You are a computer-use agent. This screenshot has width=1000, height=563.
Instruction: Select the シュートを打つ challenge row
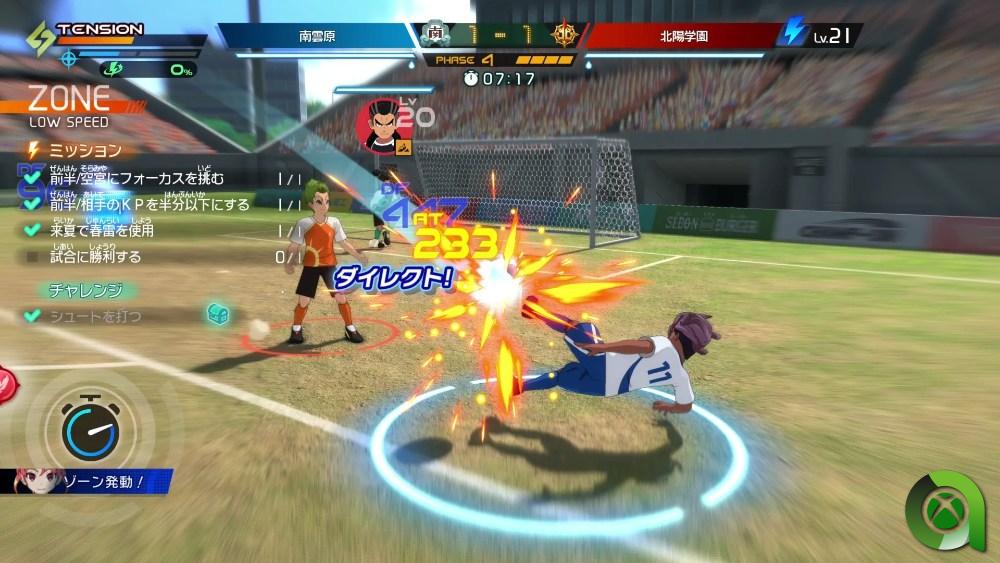(x=95, y=316)
